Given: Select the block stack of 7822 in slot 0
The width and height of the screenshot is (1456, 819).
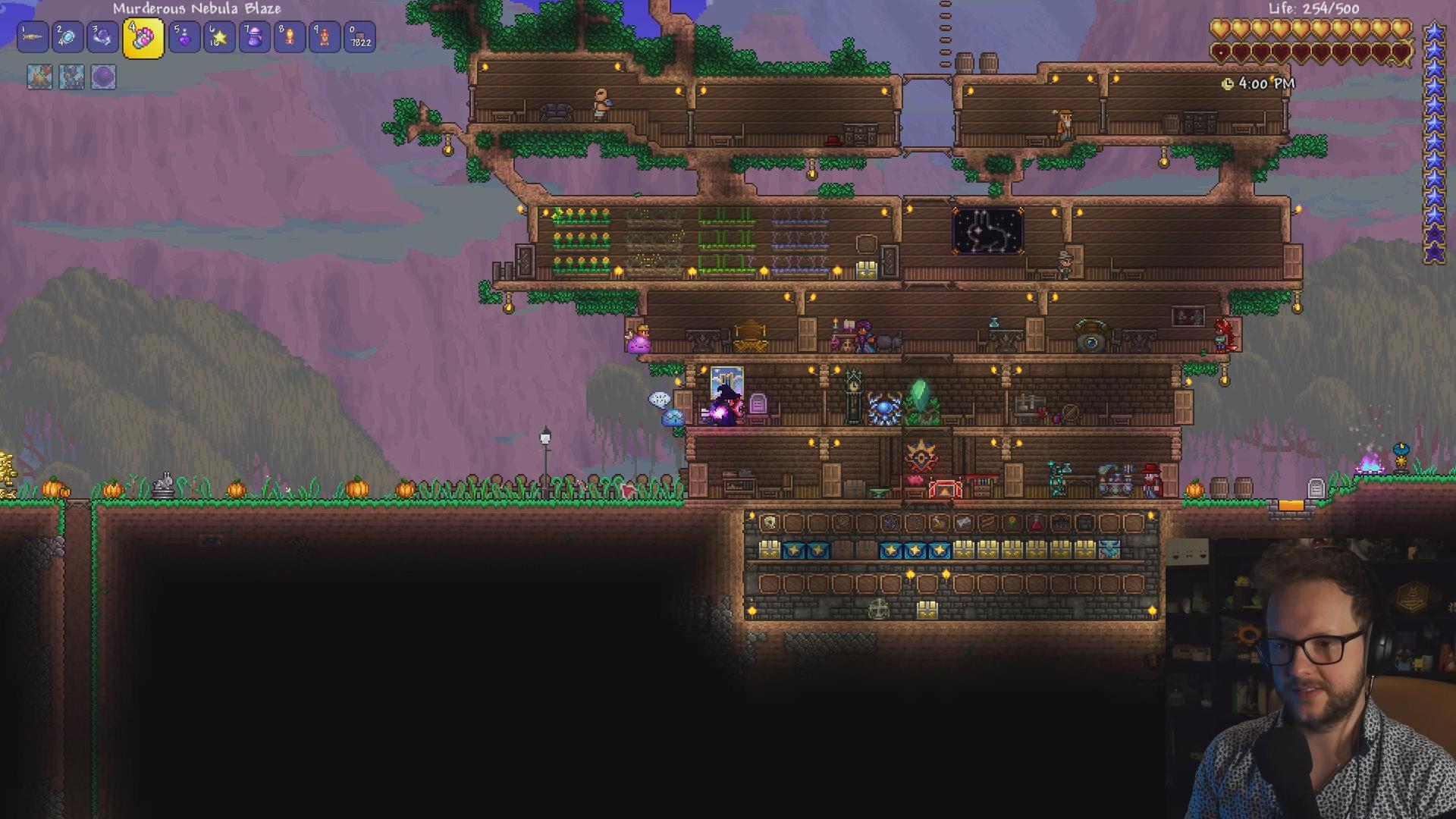Looking at the screenshot, I should (x=360, y=37).
